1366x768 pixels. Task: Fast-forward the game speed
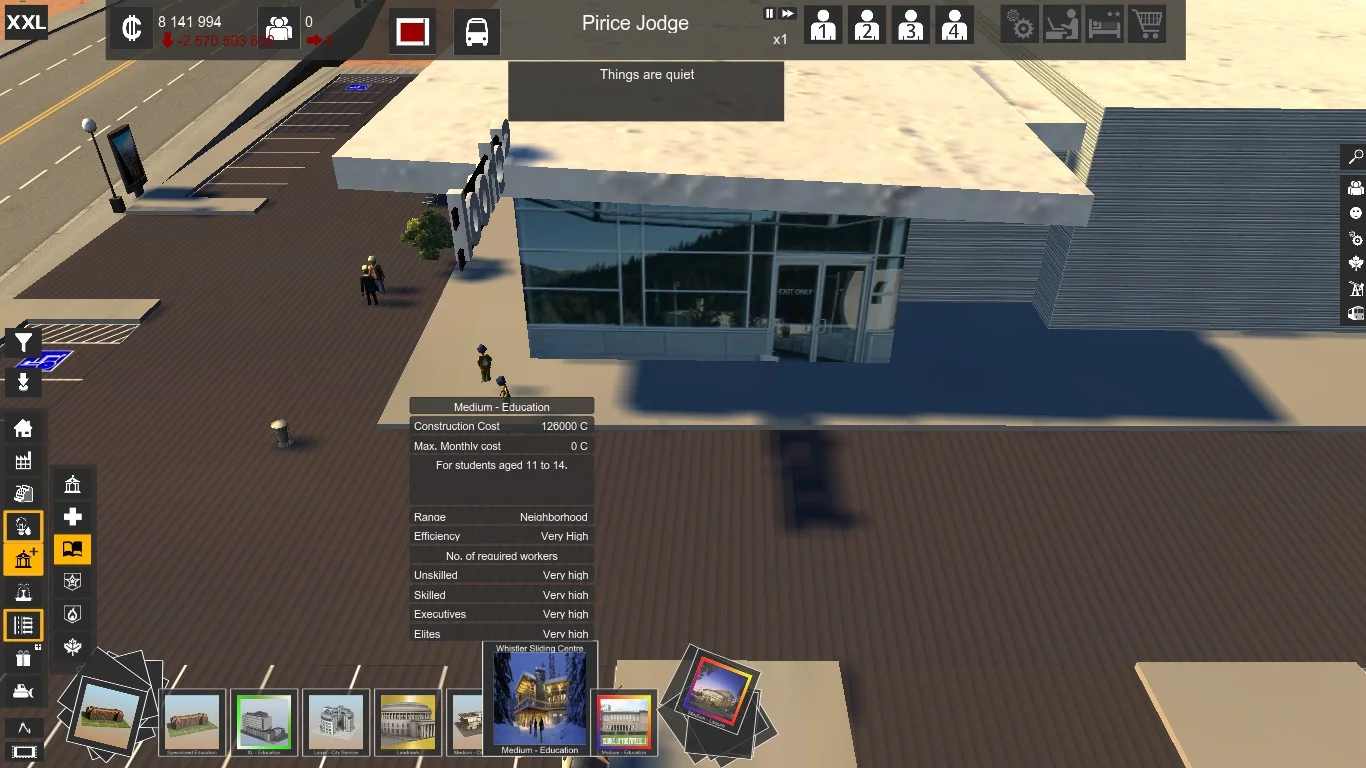(788, 14)
